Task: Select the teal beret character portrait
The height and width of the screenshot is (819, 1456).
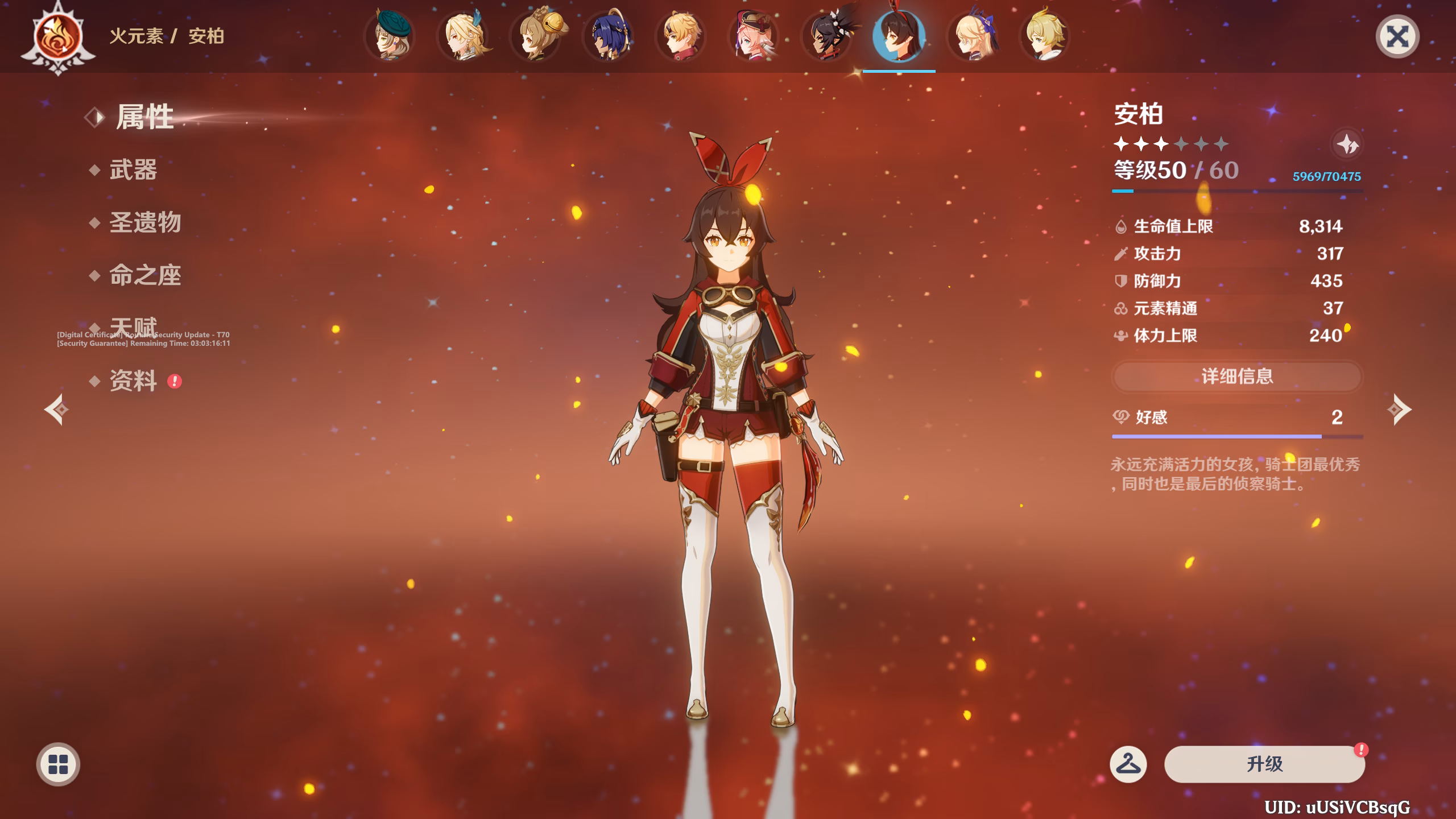Action: pyautogui.click(x=390, y=36)
